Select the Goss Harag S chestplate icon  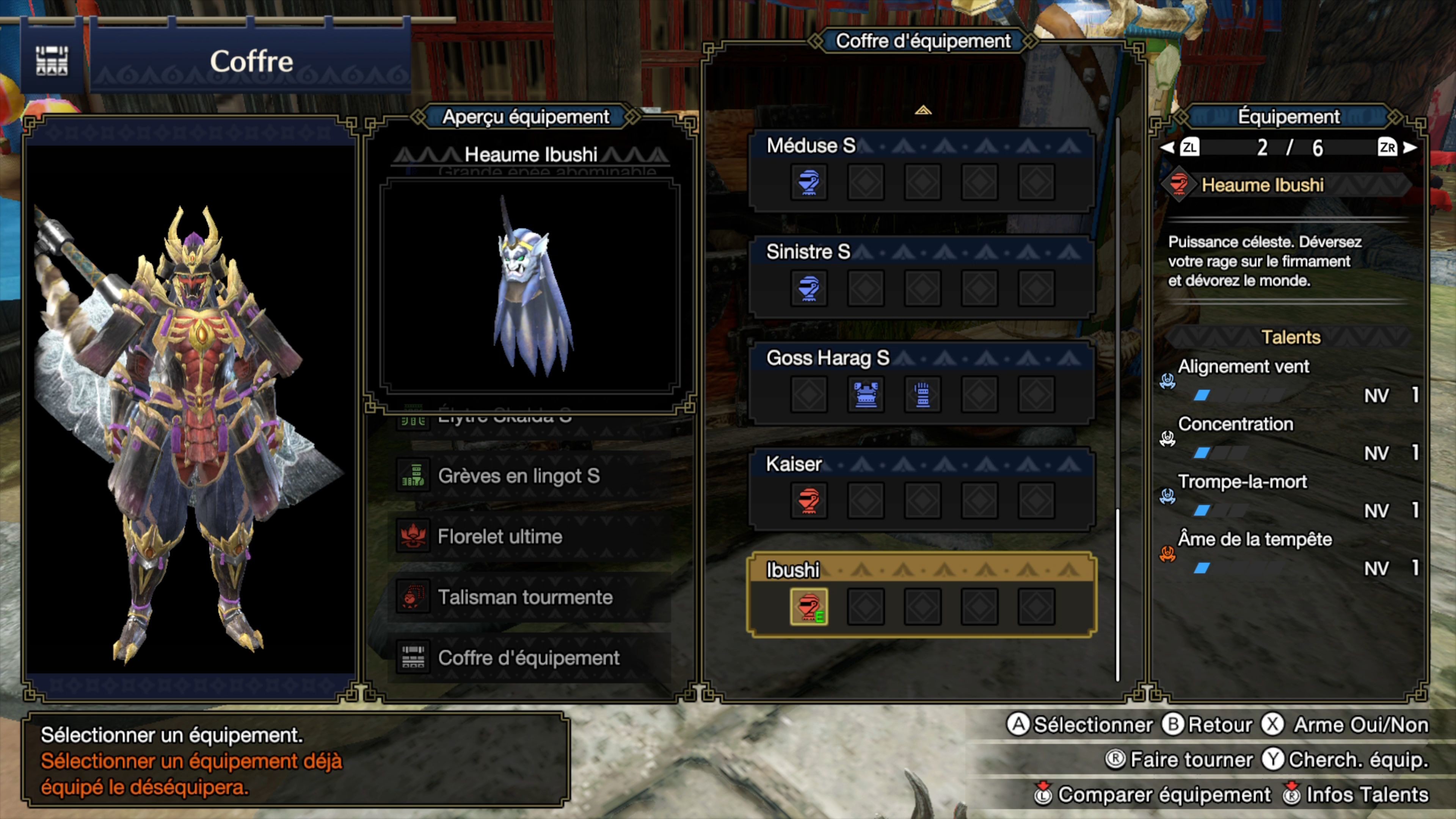(x=865, y=394)
